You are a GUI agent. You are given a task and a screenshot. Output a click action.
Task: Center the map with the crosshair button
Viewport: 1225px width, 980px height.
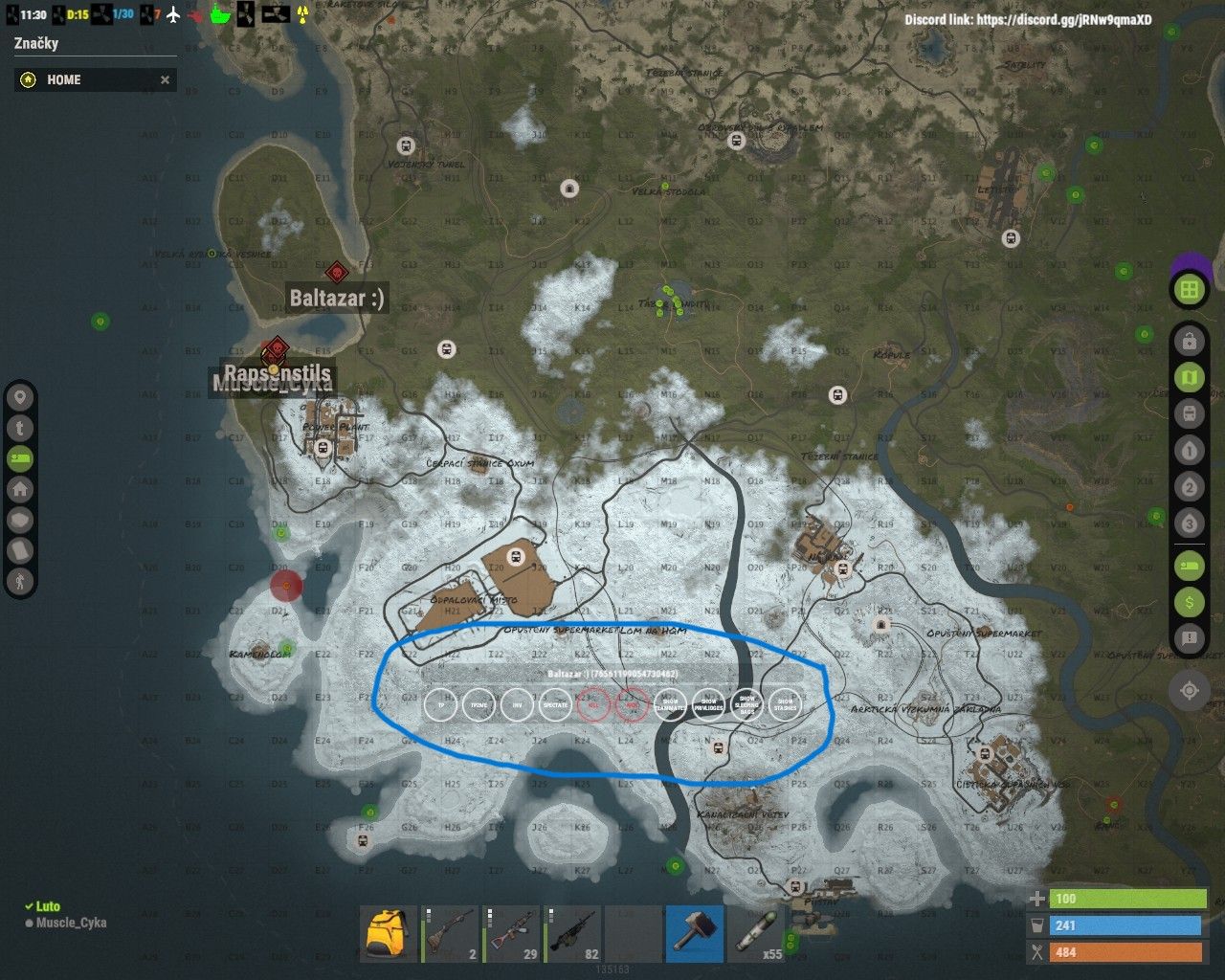(1190, 689)
